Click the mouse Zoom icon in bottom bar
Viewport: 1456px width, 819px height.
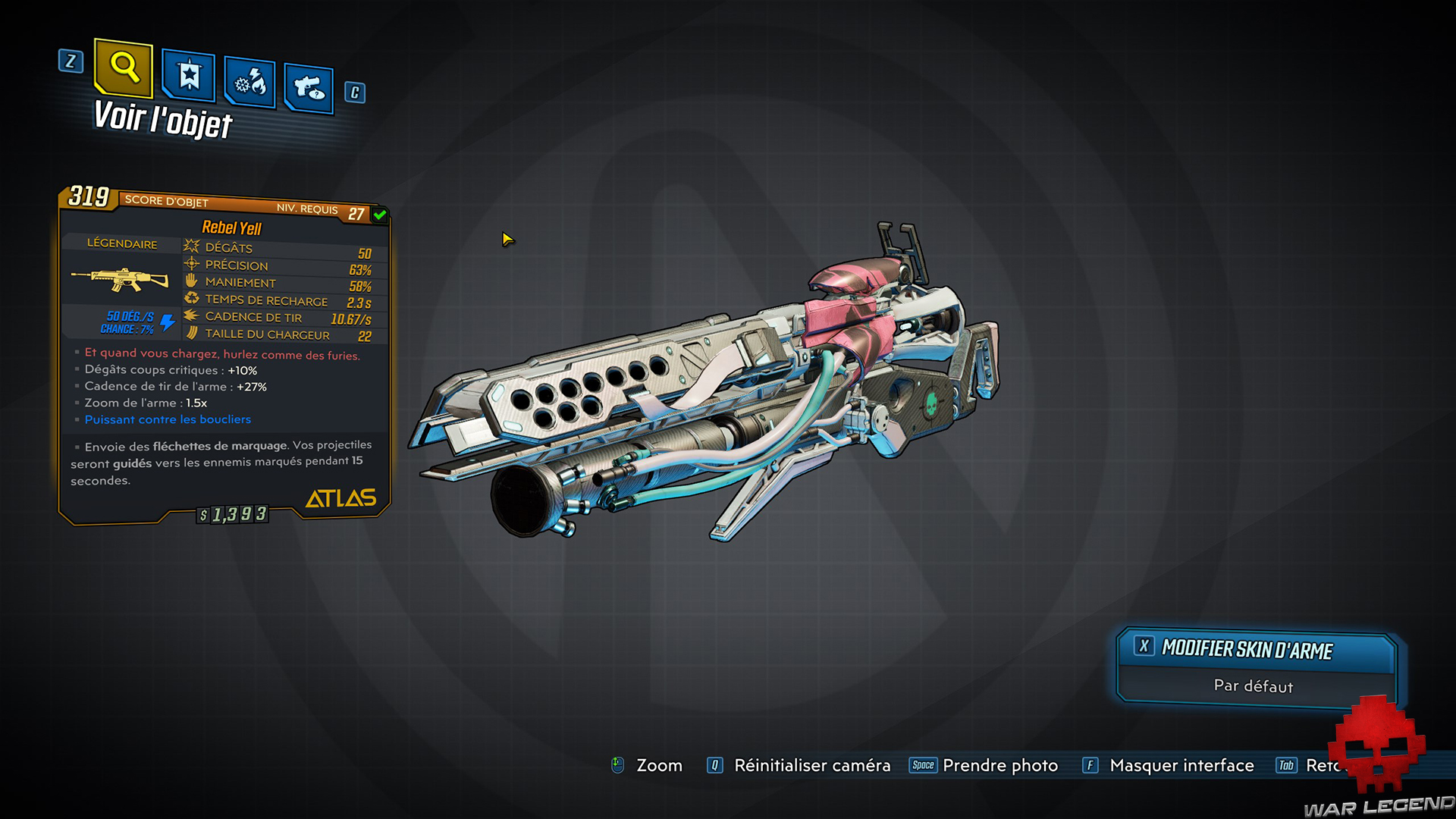click(x=617, y=765)
